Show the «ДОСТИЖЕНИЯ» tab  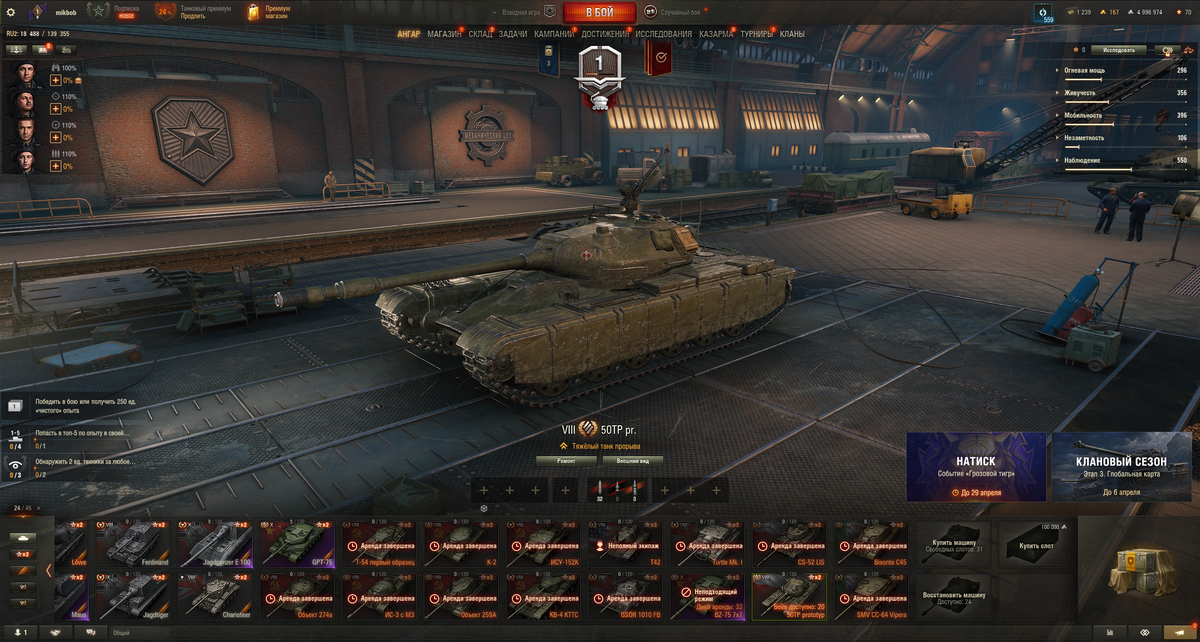click(x=605, y=34)
